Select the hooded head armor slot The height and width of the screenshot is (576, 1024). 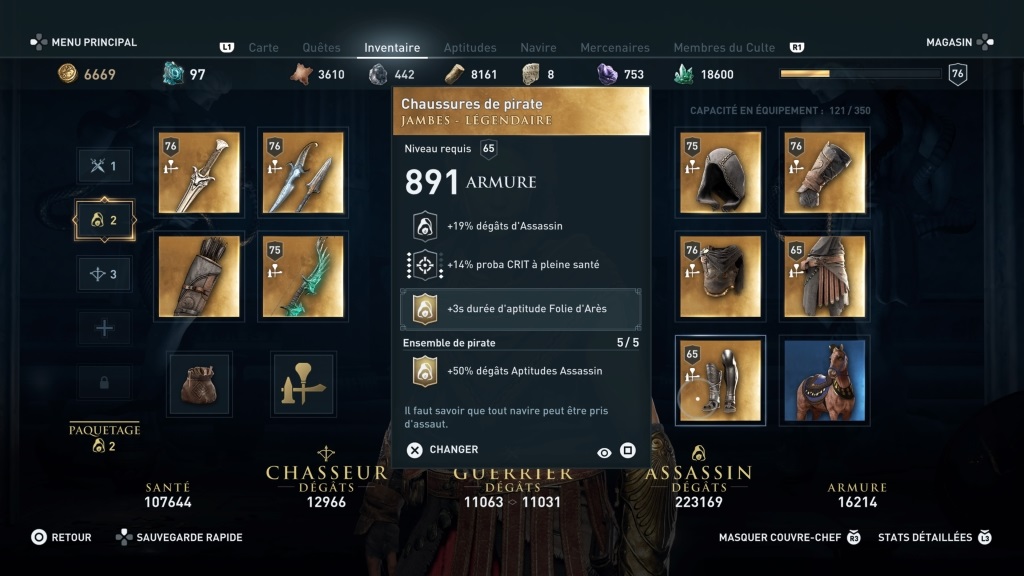point(720,173)
